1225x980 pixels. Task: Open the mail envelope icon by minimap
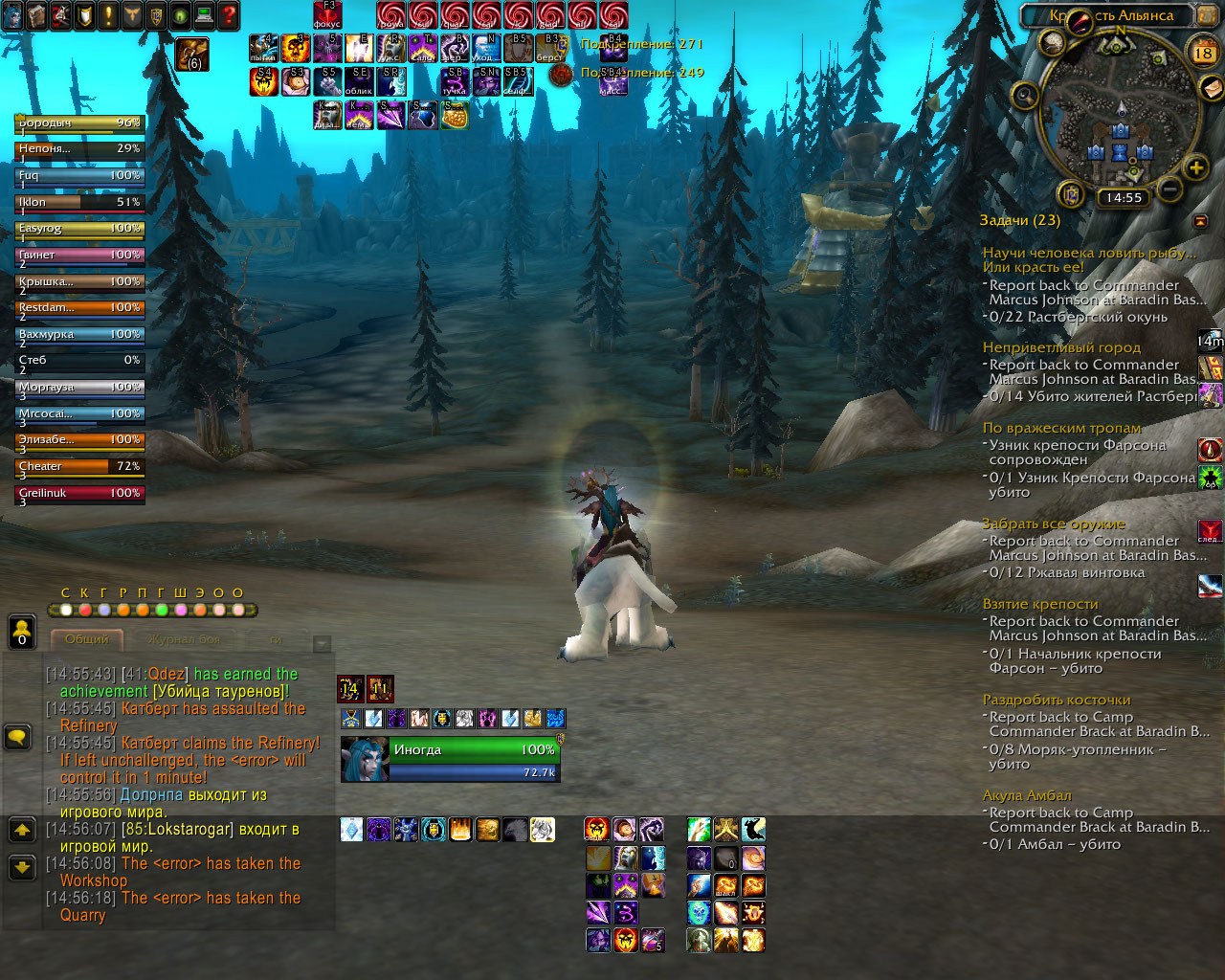pos(1212,88)
